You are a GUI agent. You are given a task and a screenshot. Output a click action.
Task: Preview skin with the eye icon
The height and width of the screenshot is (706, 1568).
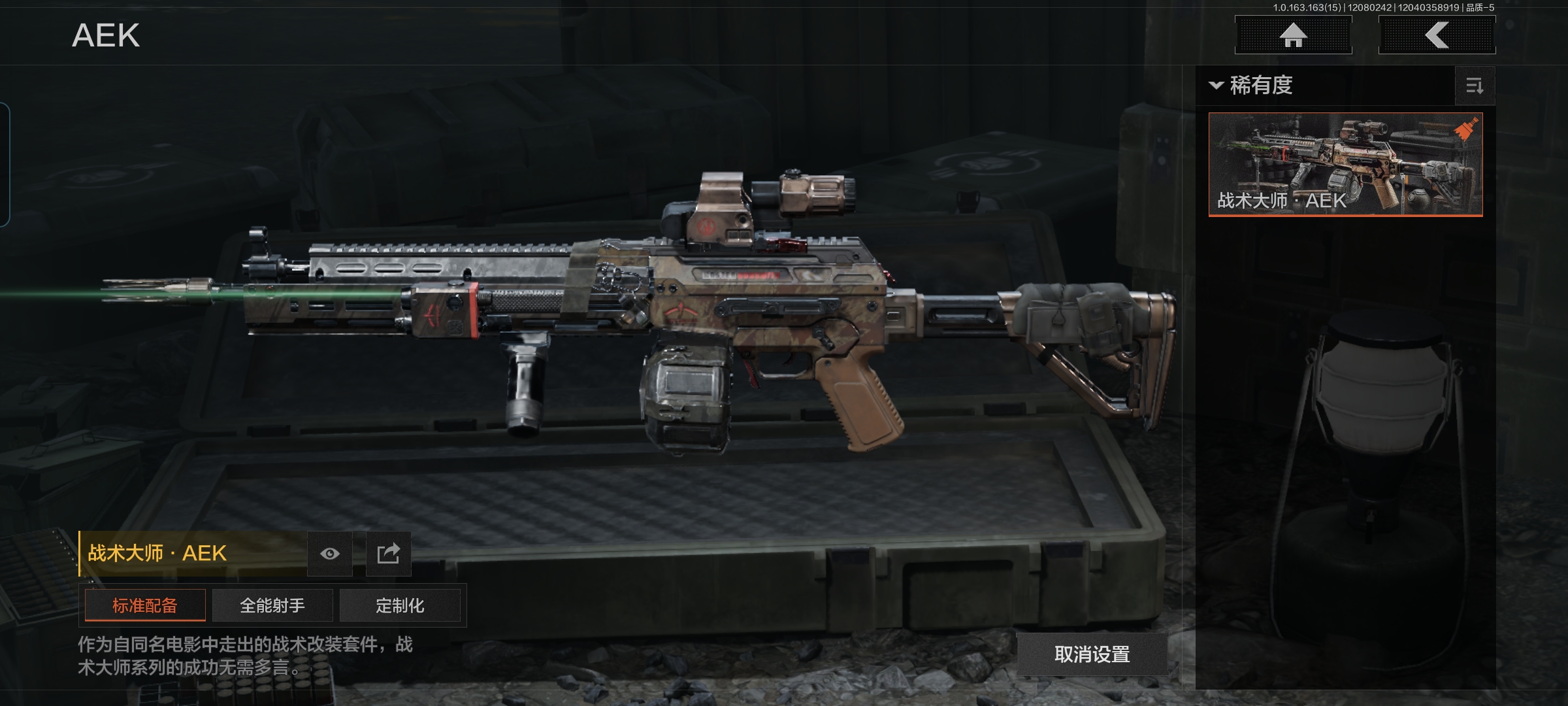tap(330, 554)
